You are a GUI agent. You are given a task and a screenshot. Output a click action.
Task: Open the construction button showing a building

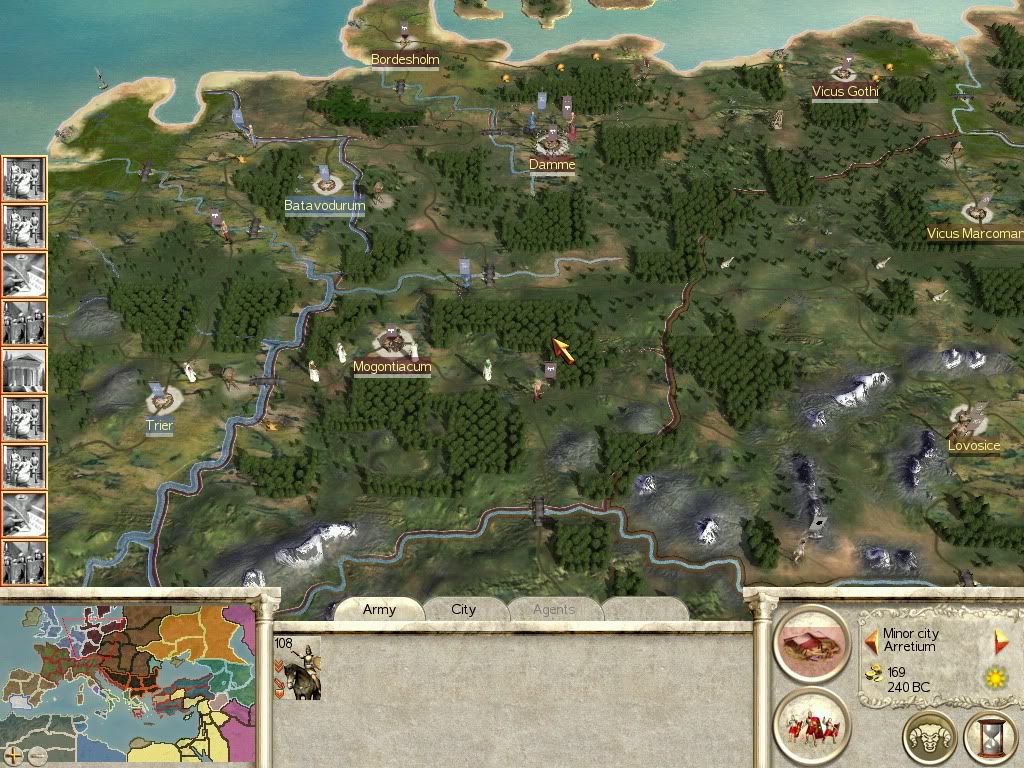[x=811, y=643]
